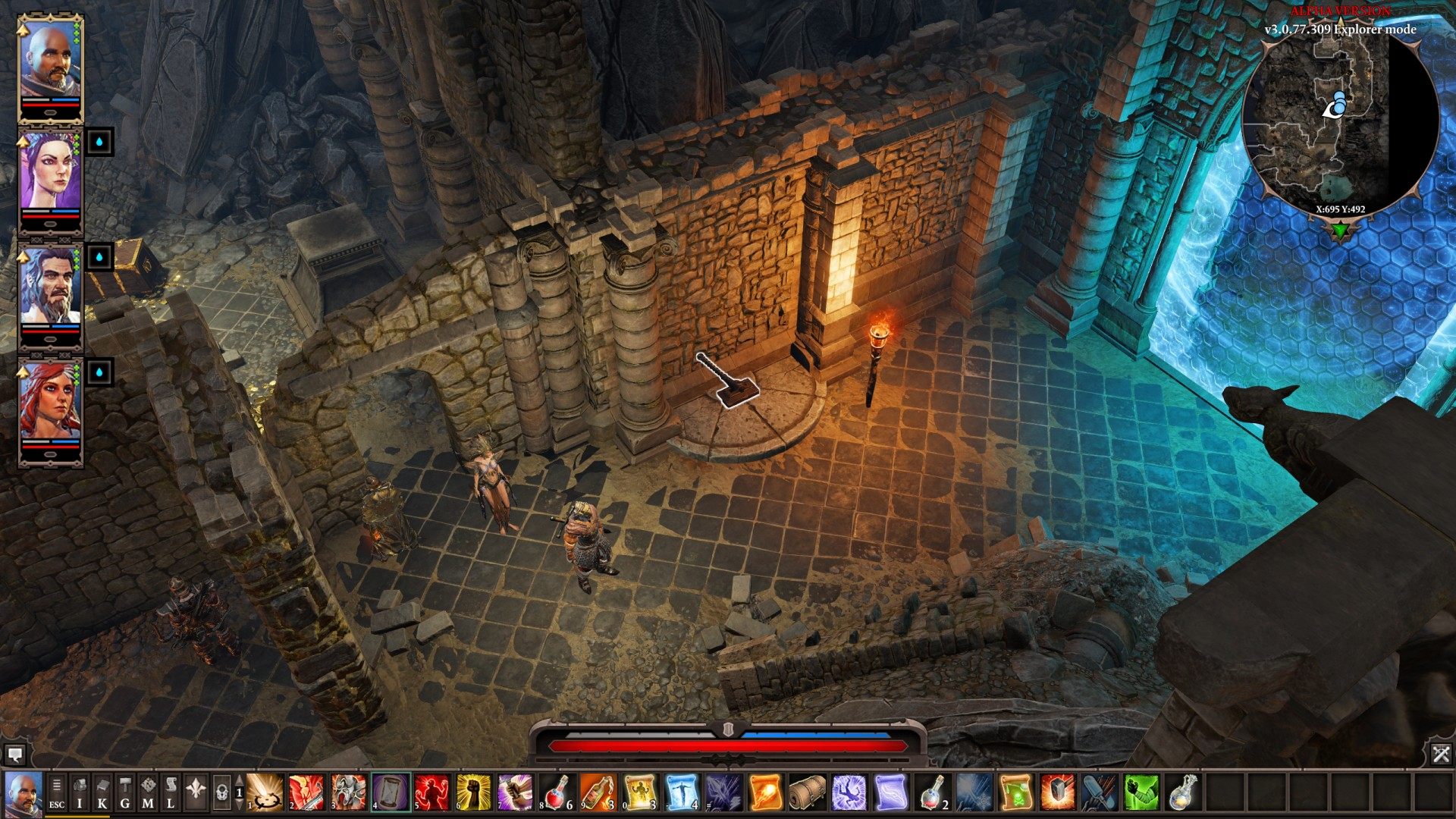1456x819 pixels.
Task: Use the red potion in slot 8
Action: pyautogui.click(x=557, y=792)
